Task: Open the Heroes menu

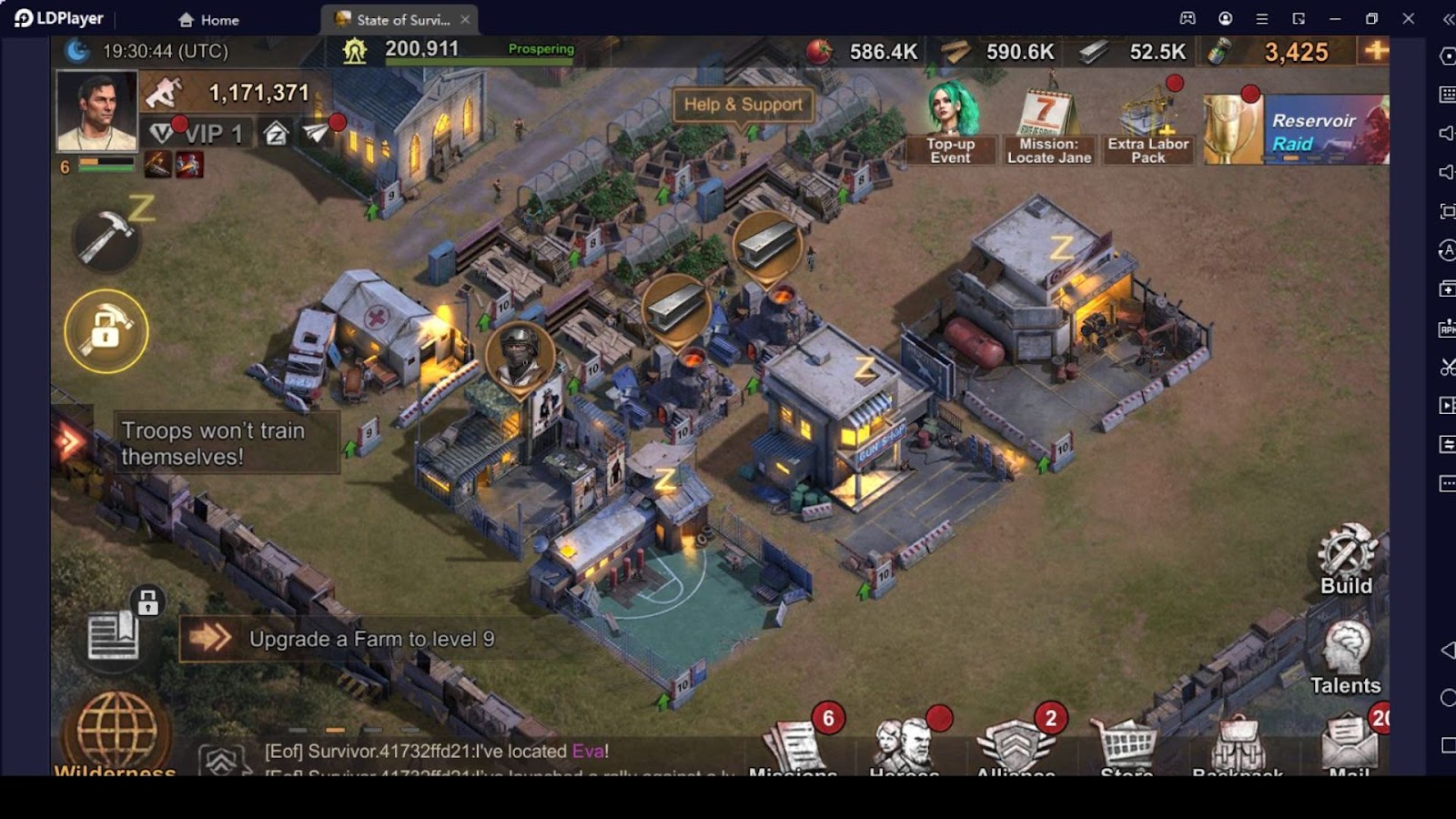Action: click(904, 744)
